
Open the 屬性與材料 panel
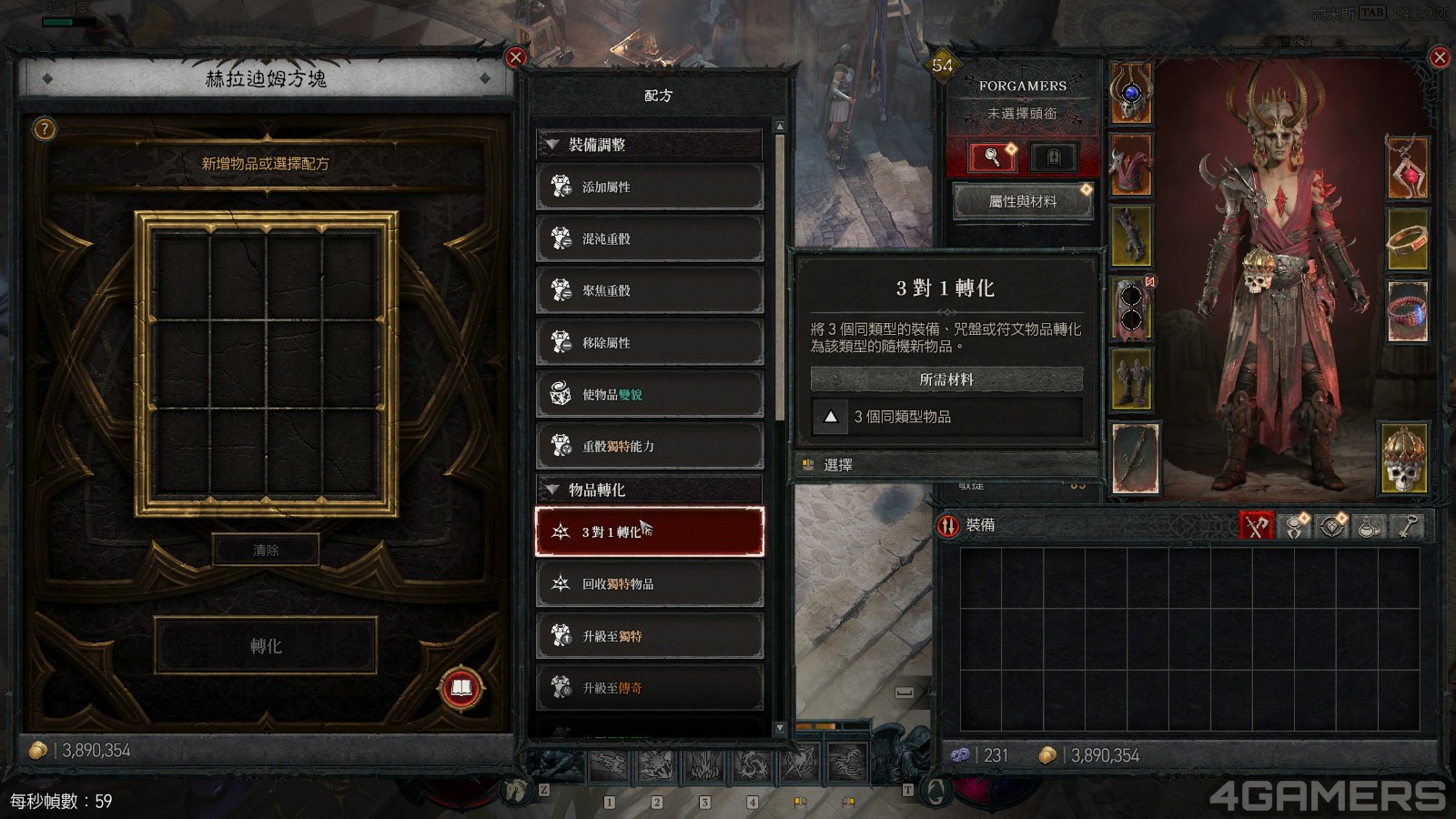point(1022,201)
